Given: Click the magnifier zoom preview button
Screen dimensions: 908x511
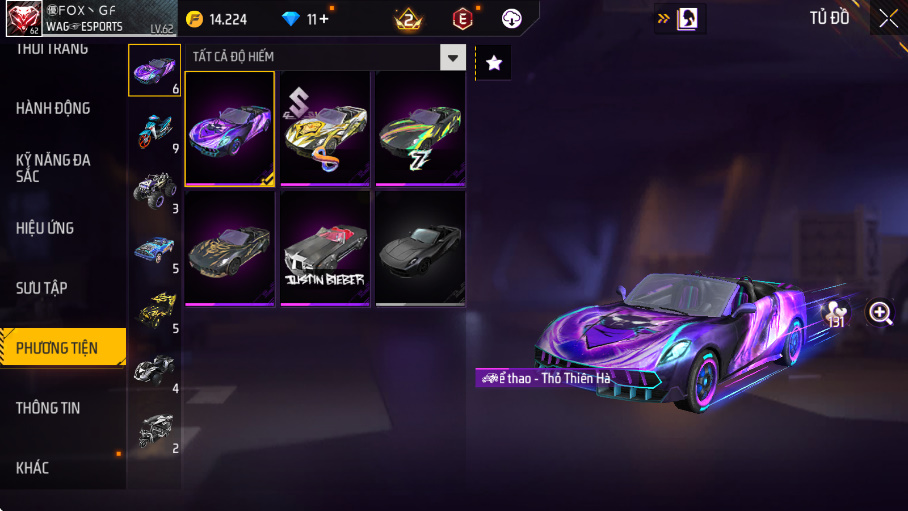Looking at the screenshot, I should click(881, 314).
